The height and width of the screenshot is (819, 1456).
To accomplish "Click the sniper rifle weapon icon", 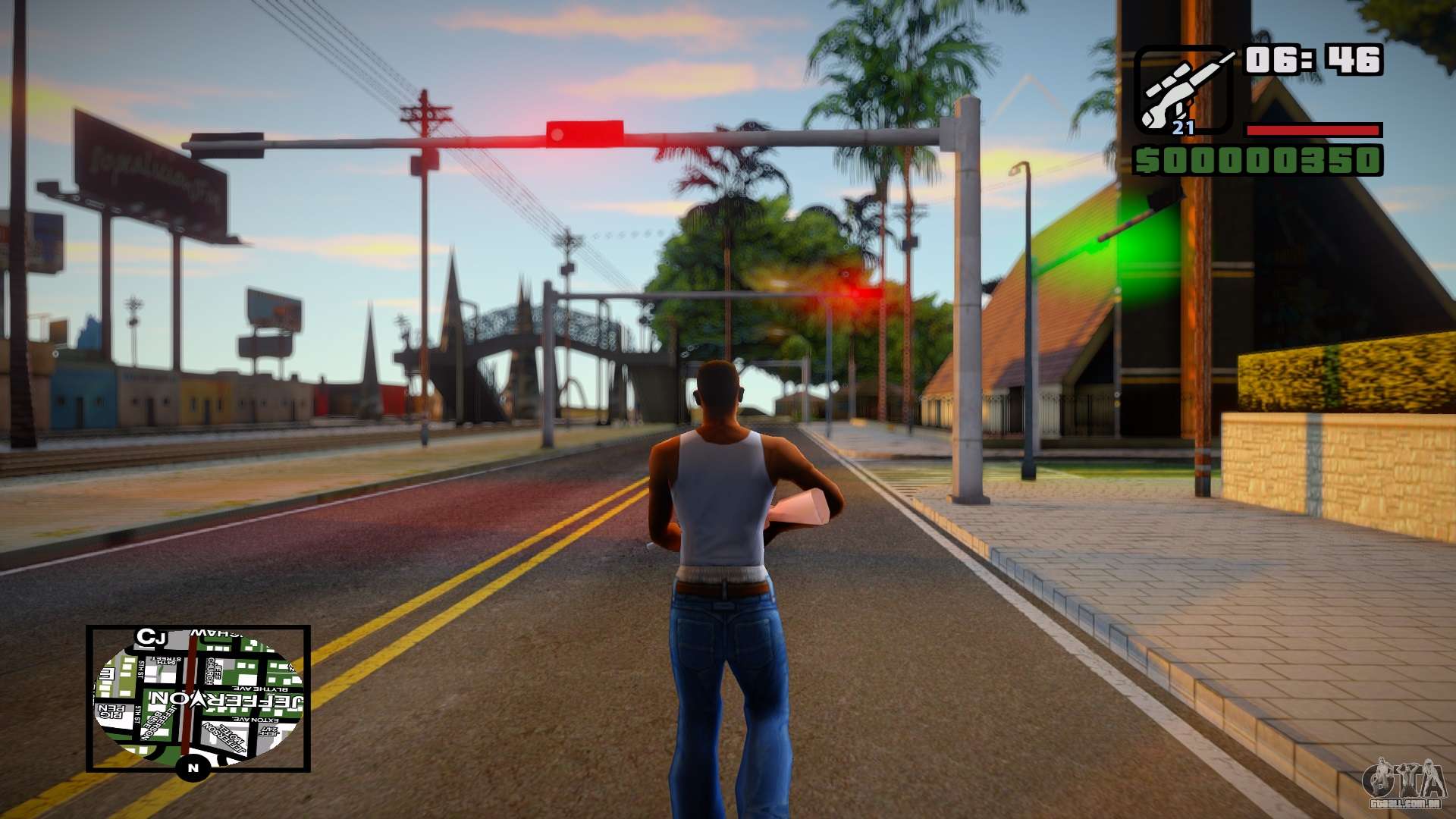I will click(x=1182, y=89).
